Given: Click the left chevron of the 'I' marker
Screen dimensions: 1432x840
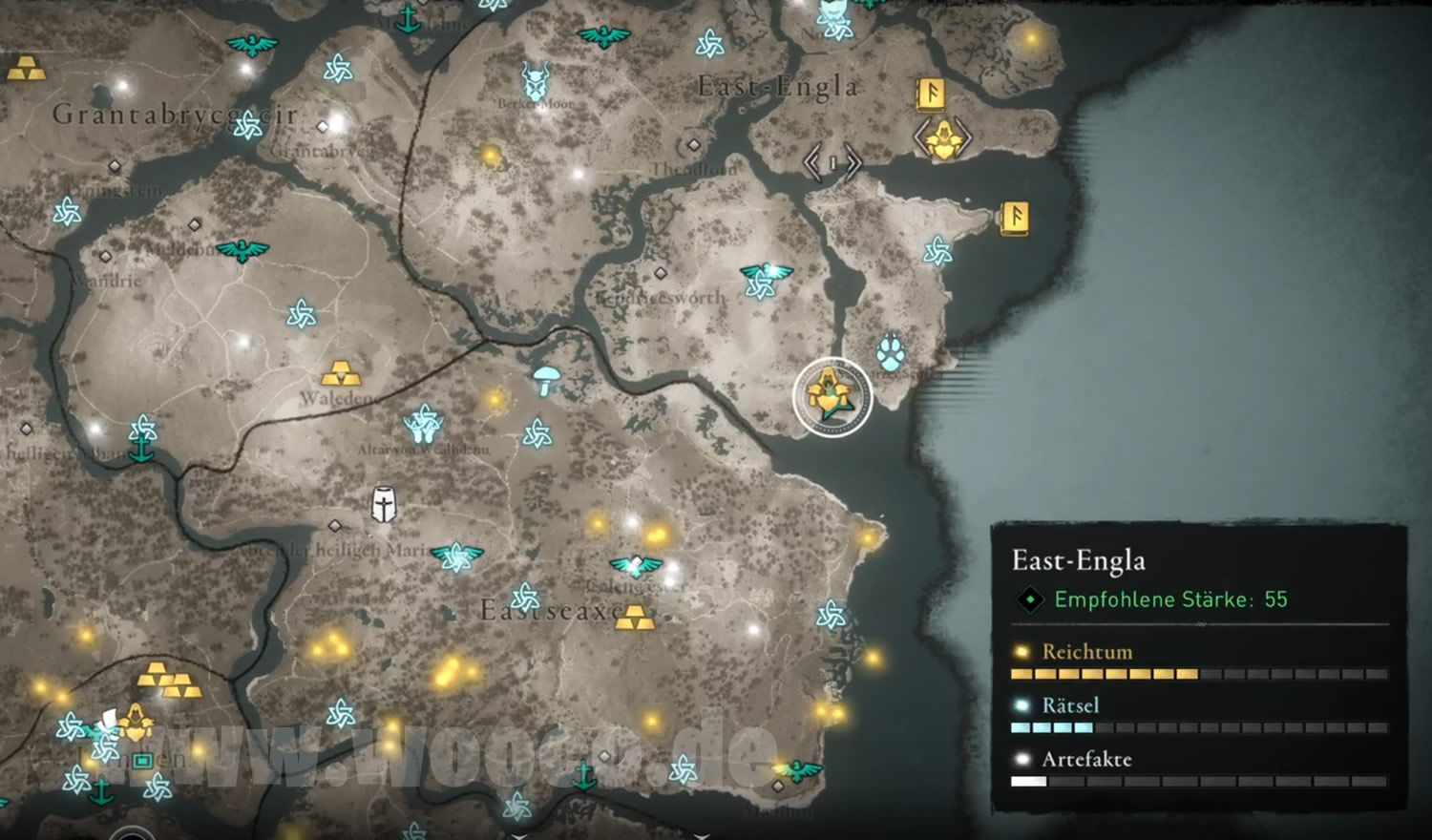Looking at the screenshot, I should point(811,163).
